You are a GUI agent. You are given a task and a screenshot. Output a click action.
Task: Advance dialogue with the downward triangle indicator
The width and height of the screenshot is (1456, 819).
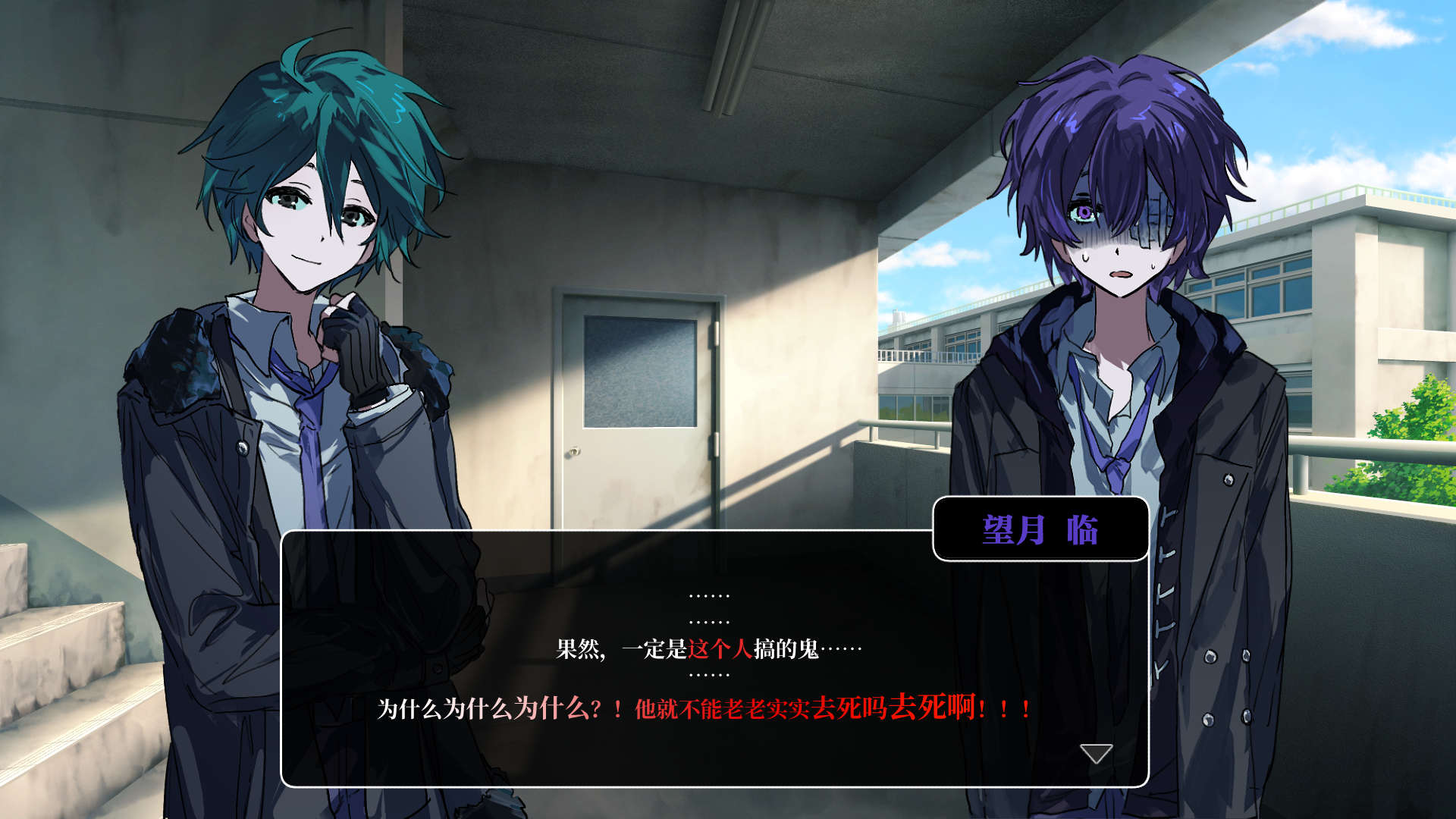[1096, 753]
